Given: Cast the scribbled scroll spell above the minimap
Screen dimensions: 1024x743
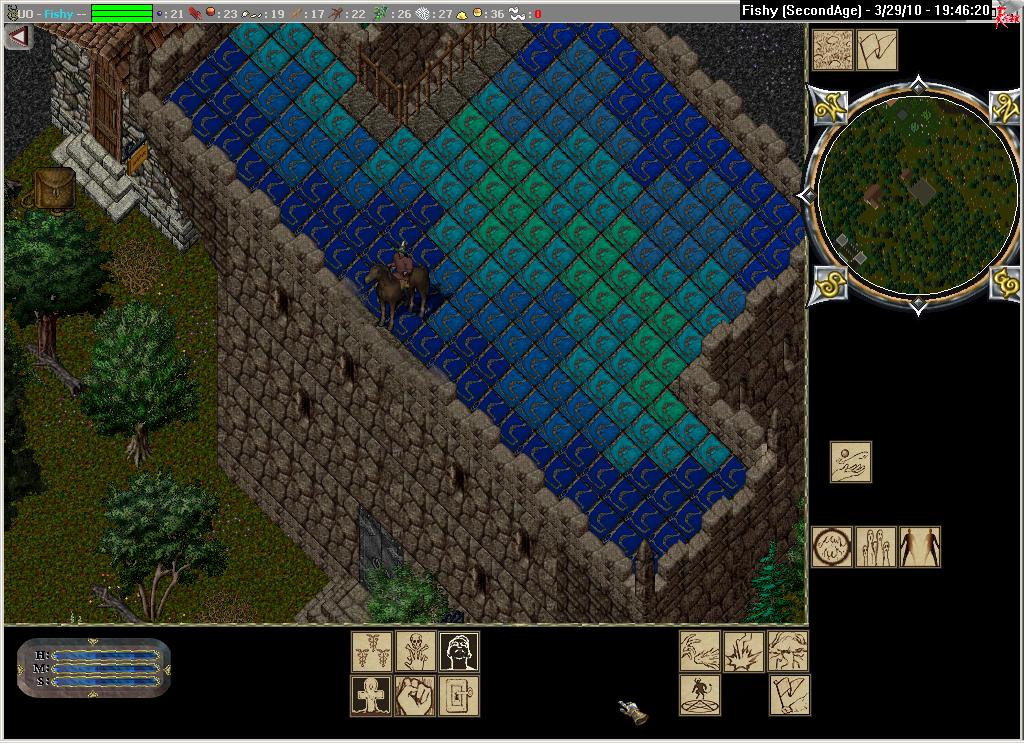Looking at the screenshot, I should [832, 49].
